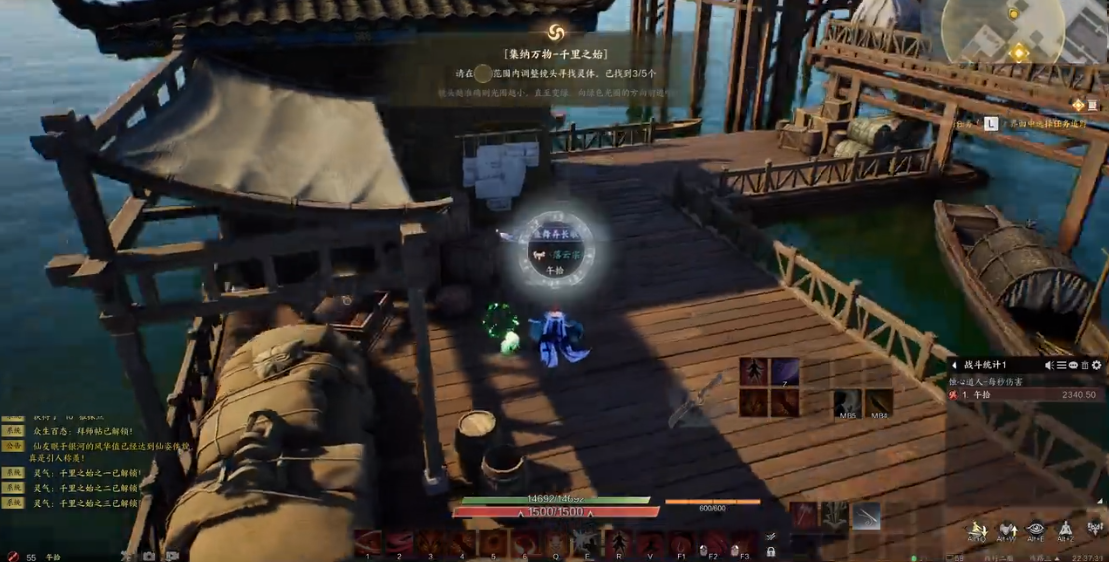Toggle the speaker icon in combat stats header
1109x562 pixels.
1050,366
